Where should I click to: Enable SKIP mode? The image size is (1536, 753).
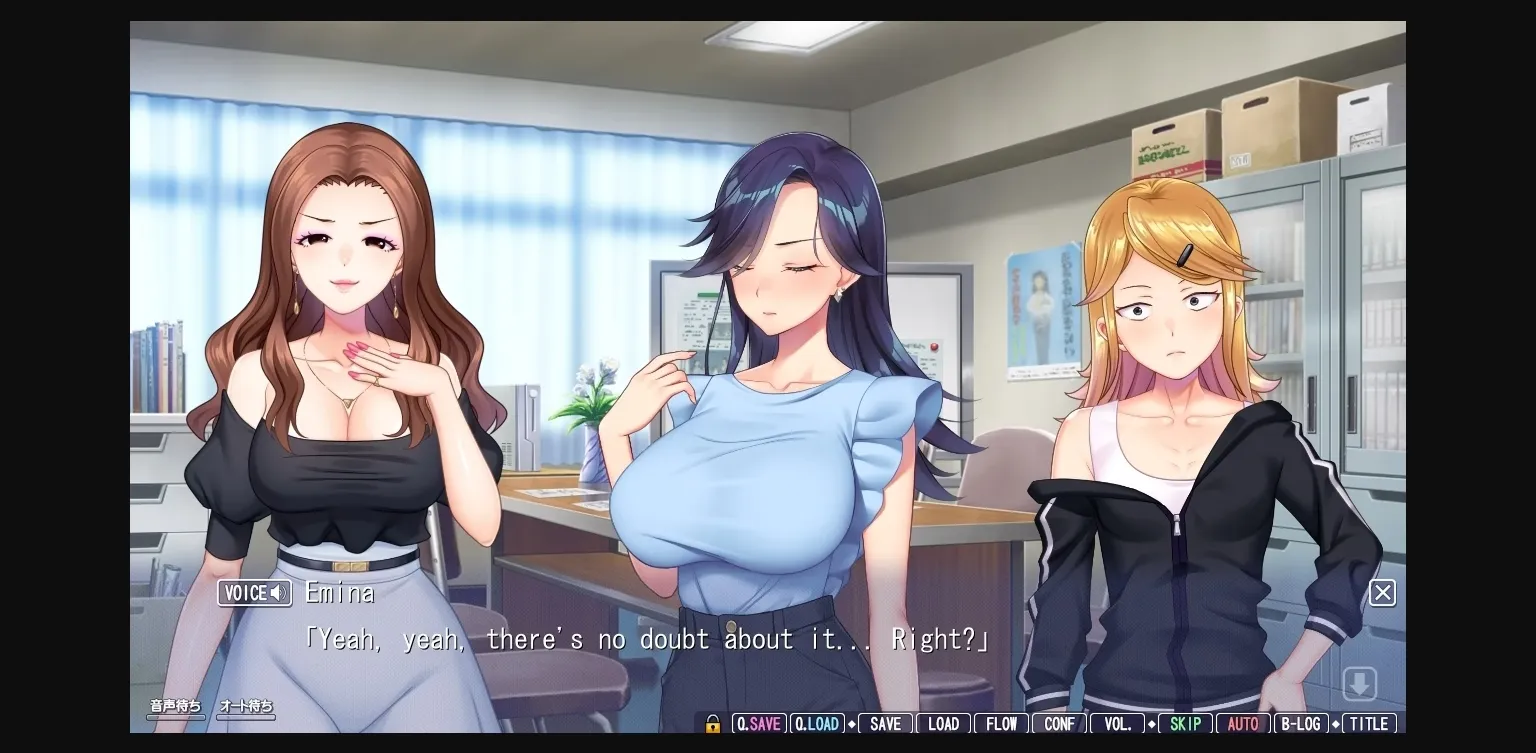1185,723
